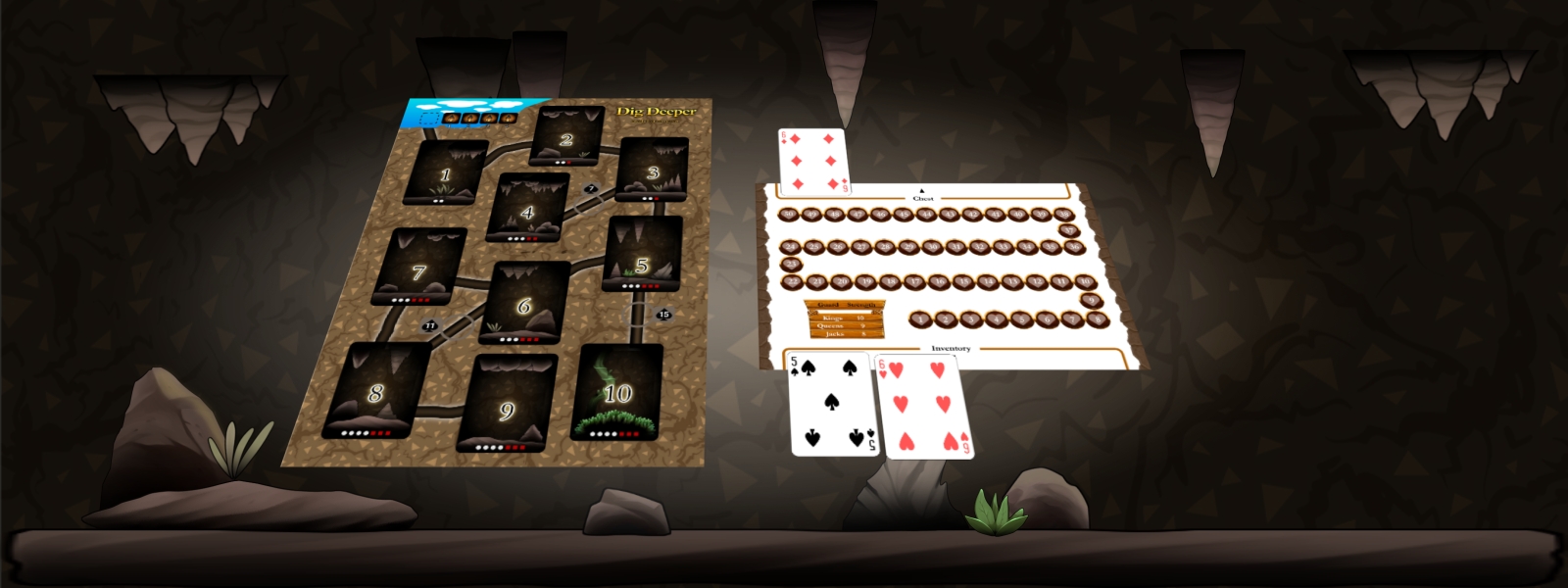
Task: Click cave card number 5
Action: coord(643,255)
